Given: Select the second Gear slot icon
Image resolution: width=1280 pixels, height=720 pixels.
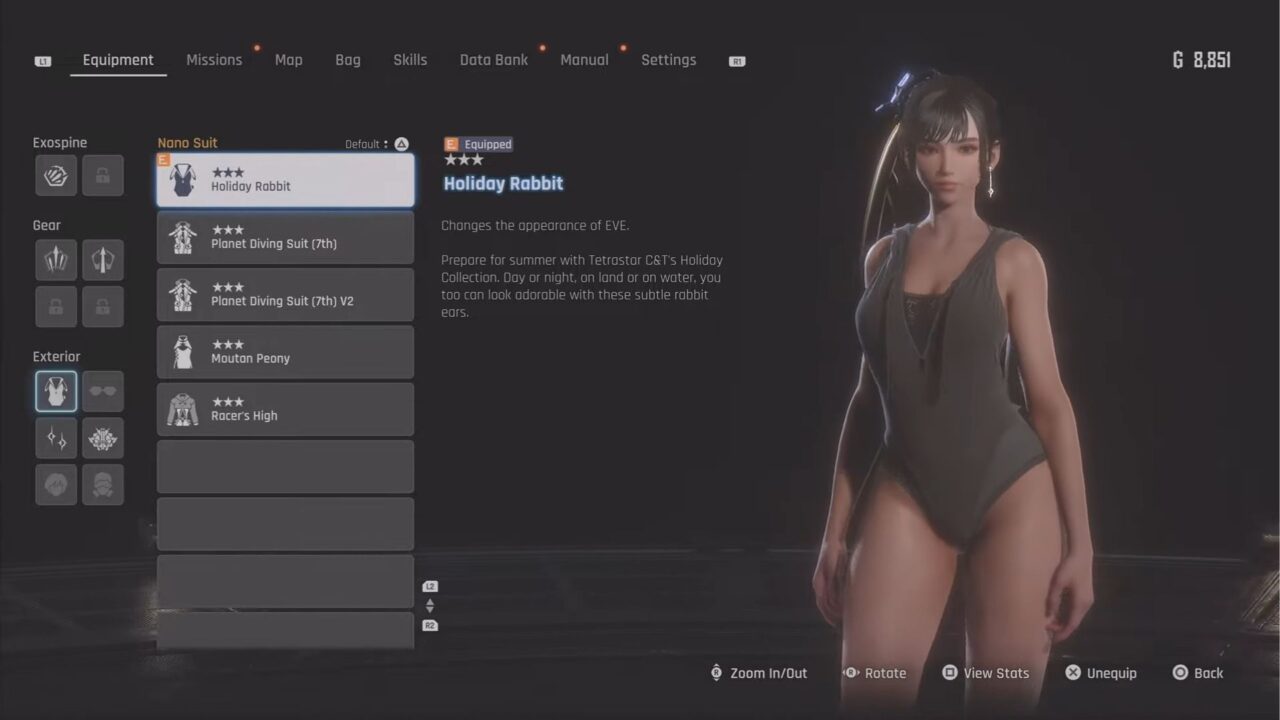Looking at the screenshot, I should [103, 259].
